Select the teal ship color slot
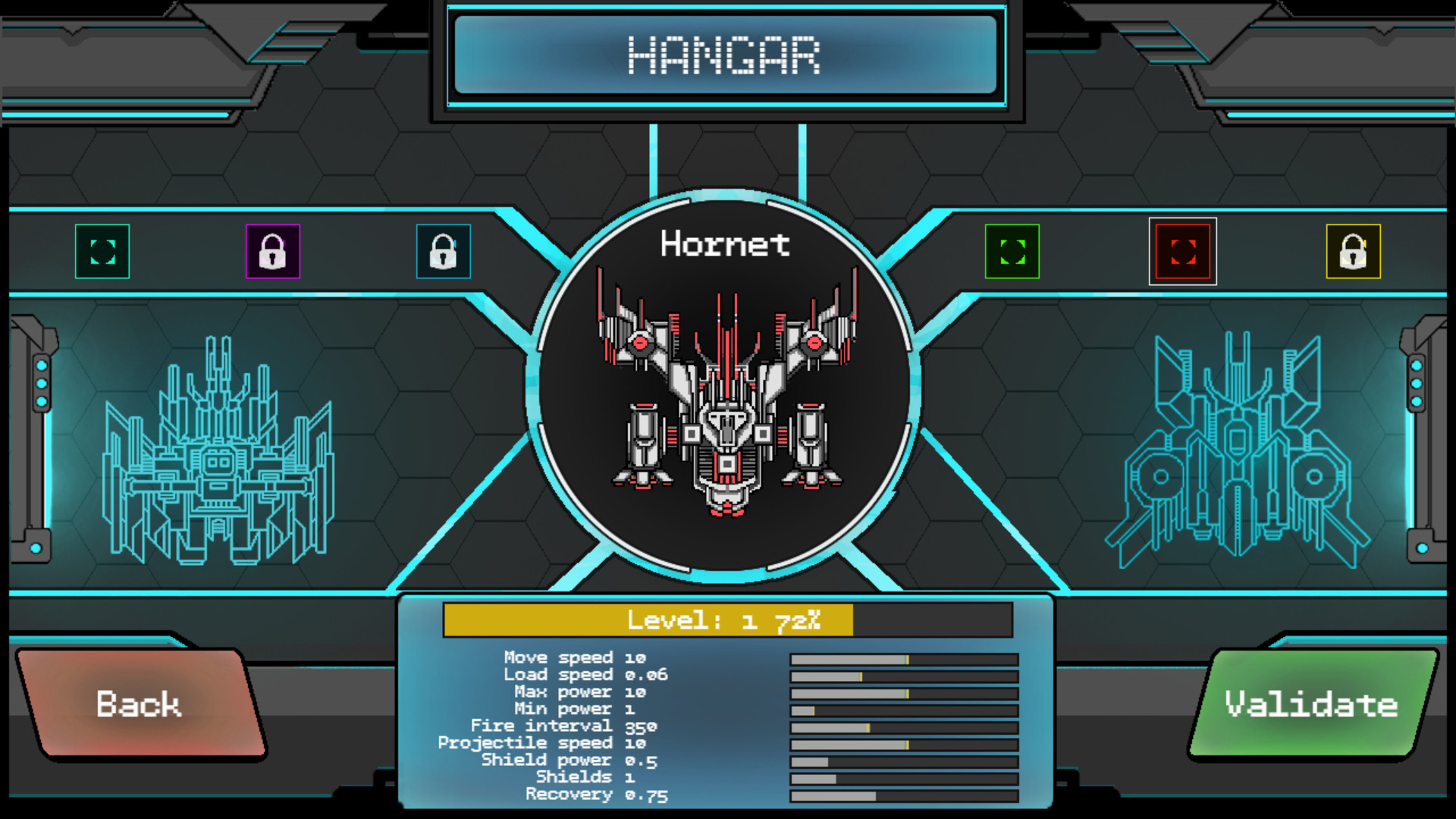The width and height of the screenshot is (1456, 819). (102, 252)
